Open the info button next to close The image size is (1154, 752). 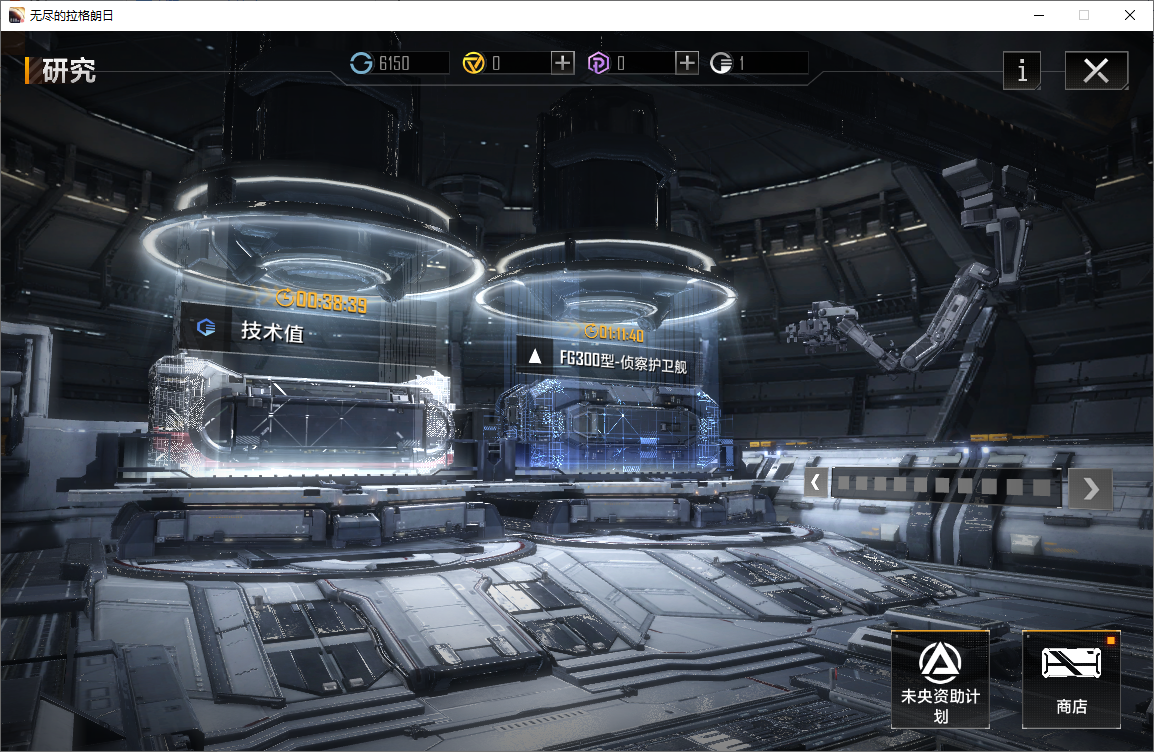click(1021, 71)
